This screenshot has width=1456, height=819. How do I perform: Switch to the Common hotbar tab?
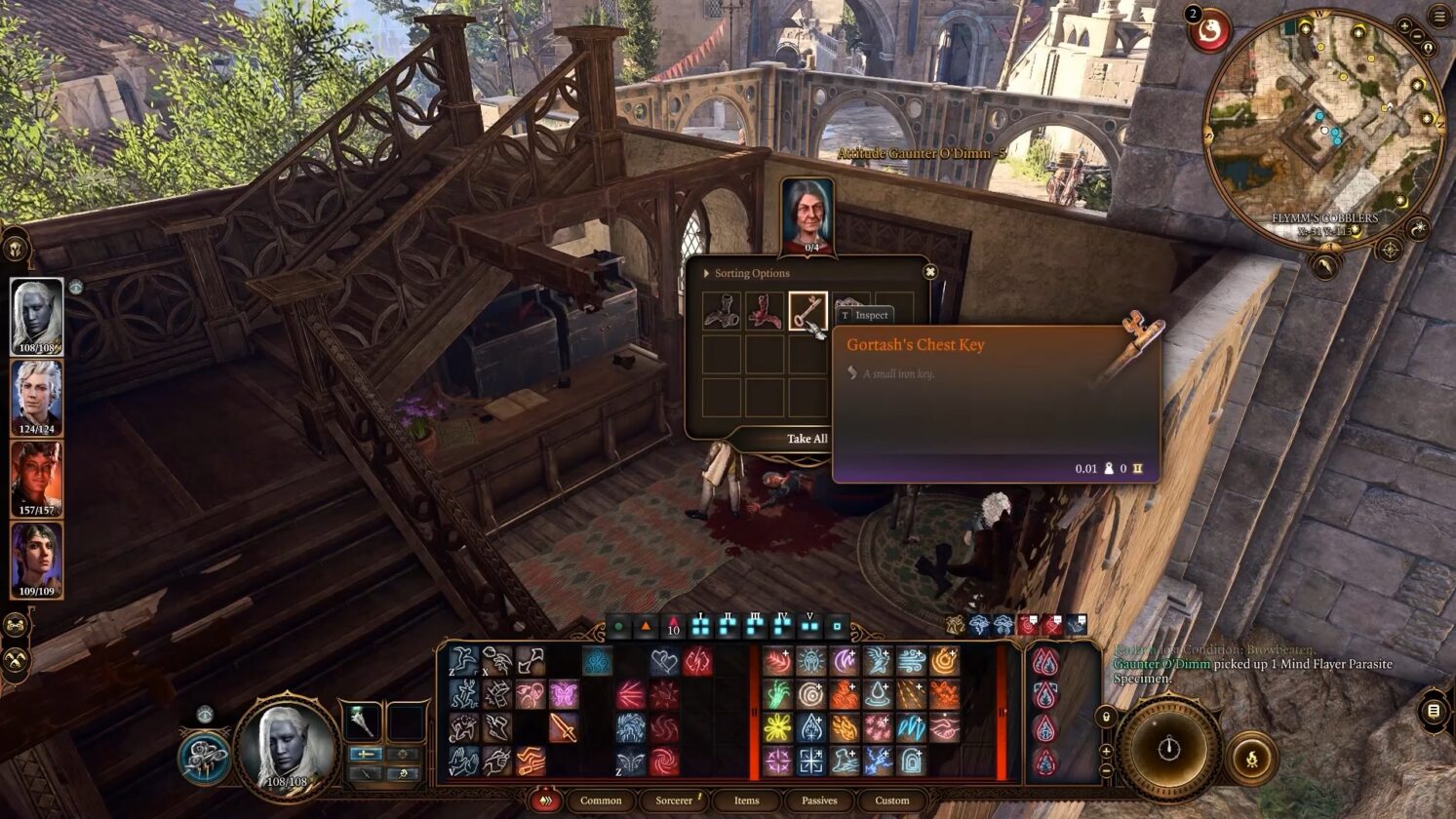click(601, 800)
